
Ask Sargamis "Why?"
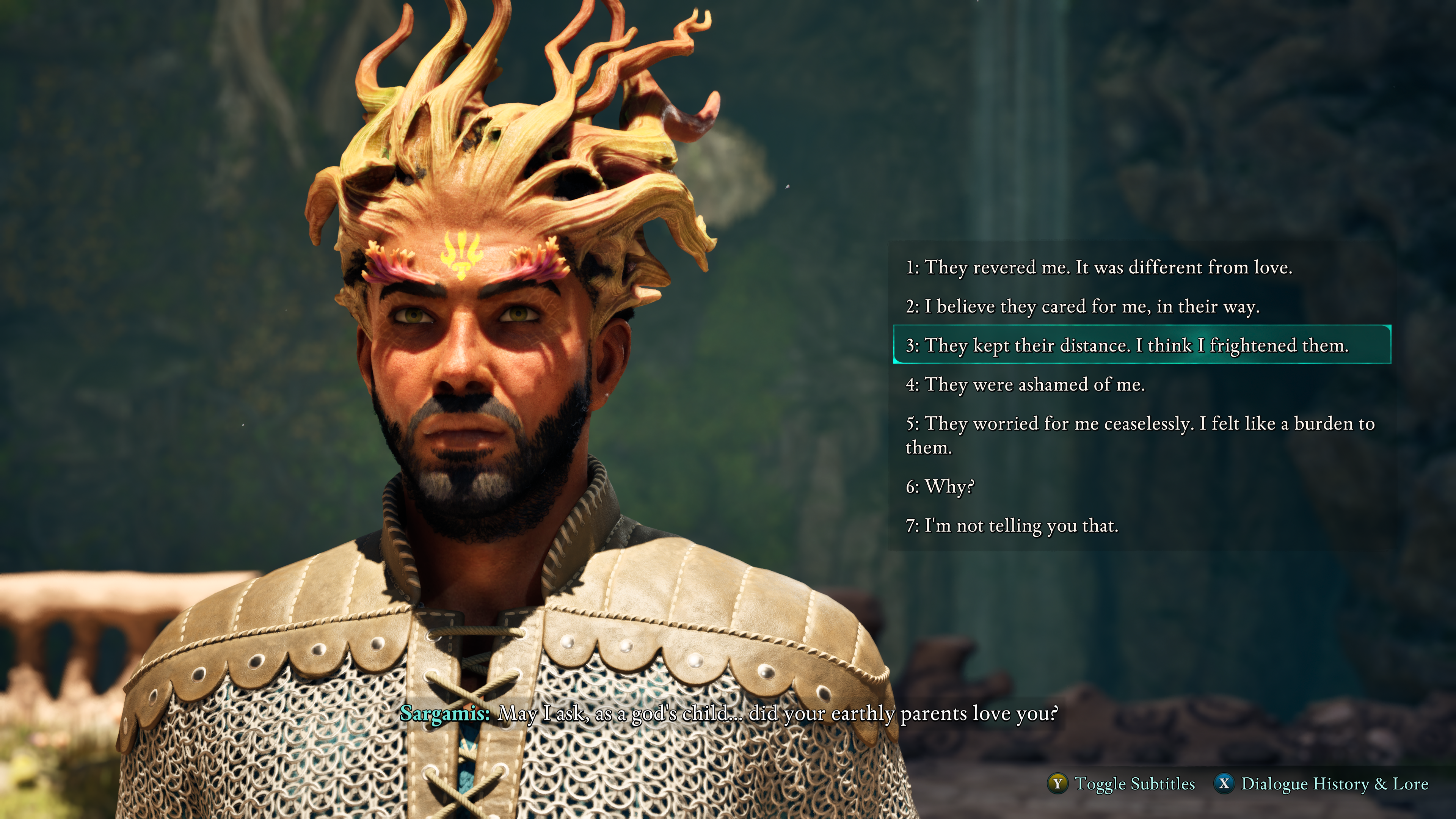[940, 486]
